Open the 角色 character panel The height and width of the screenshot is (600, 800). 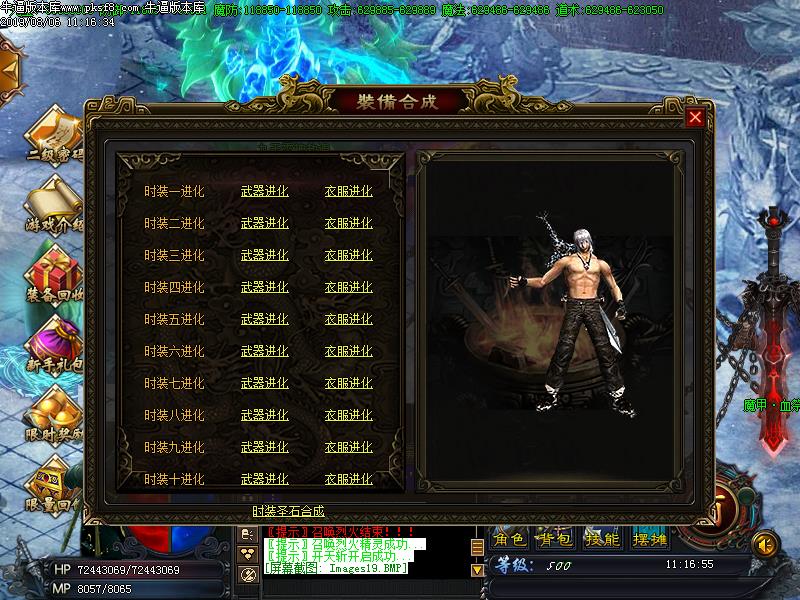[511, 539]
